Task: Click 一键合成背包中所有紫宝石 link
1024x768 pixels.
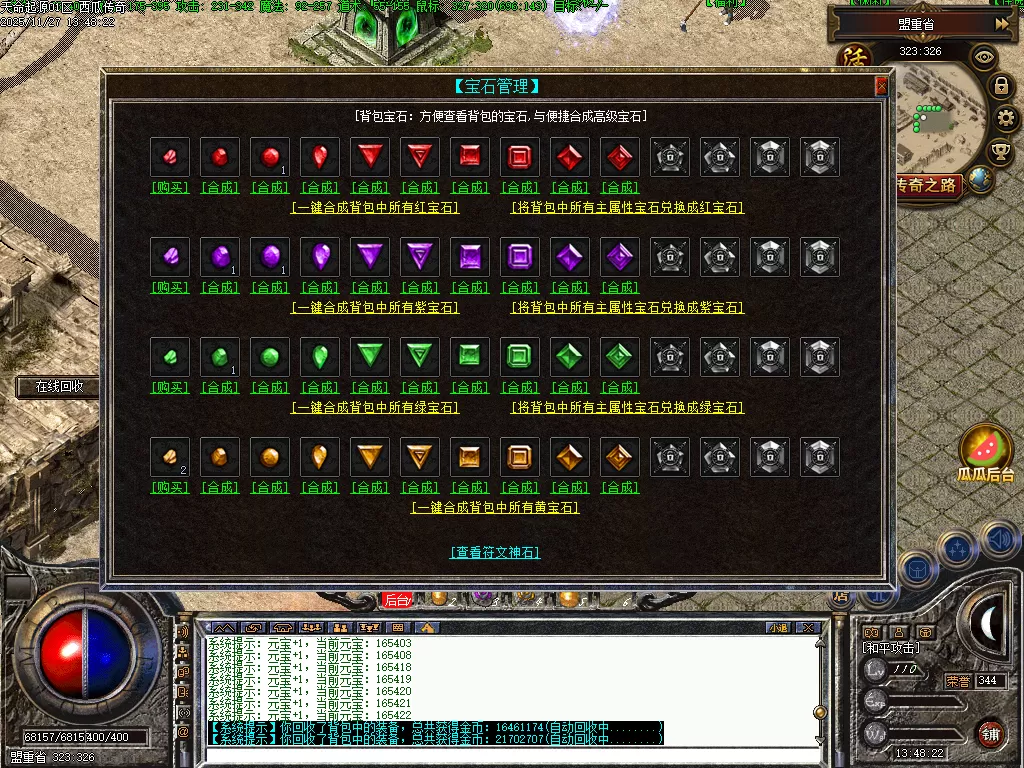Action: pos(375,308)
